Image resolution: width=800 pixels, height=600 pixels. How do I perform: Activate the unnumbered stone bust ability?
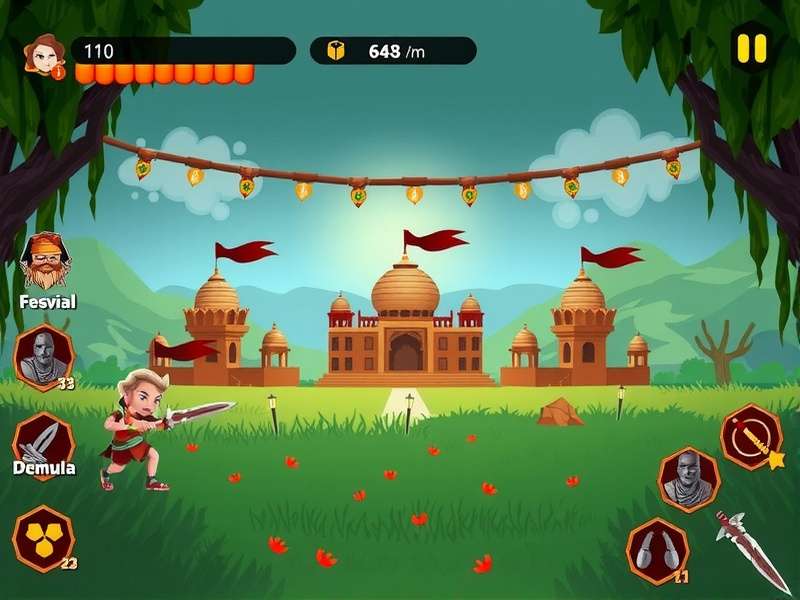(689, 479)
